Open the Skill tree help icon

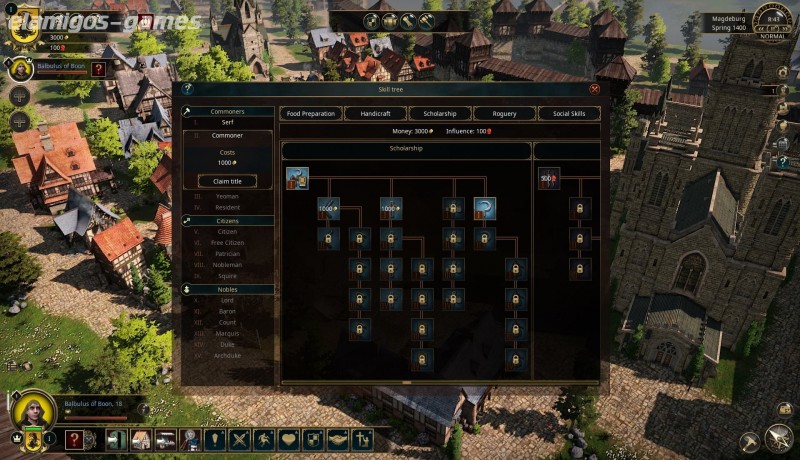click(x=187, y=89)
